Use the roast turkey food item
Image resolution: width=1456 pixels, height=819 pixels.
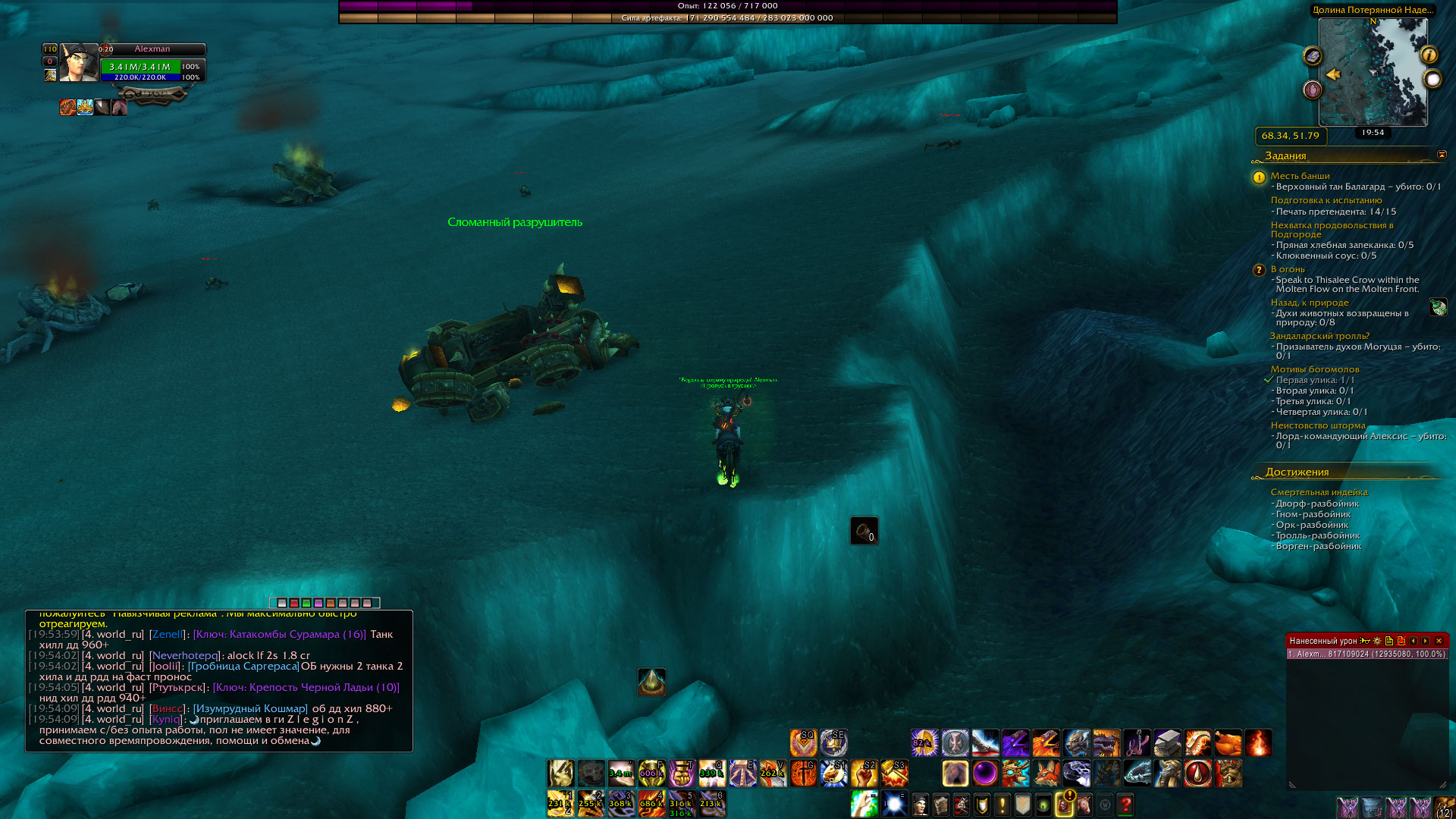(x=1228, y=743)
